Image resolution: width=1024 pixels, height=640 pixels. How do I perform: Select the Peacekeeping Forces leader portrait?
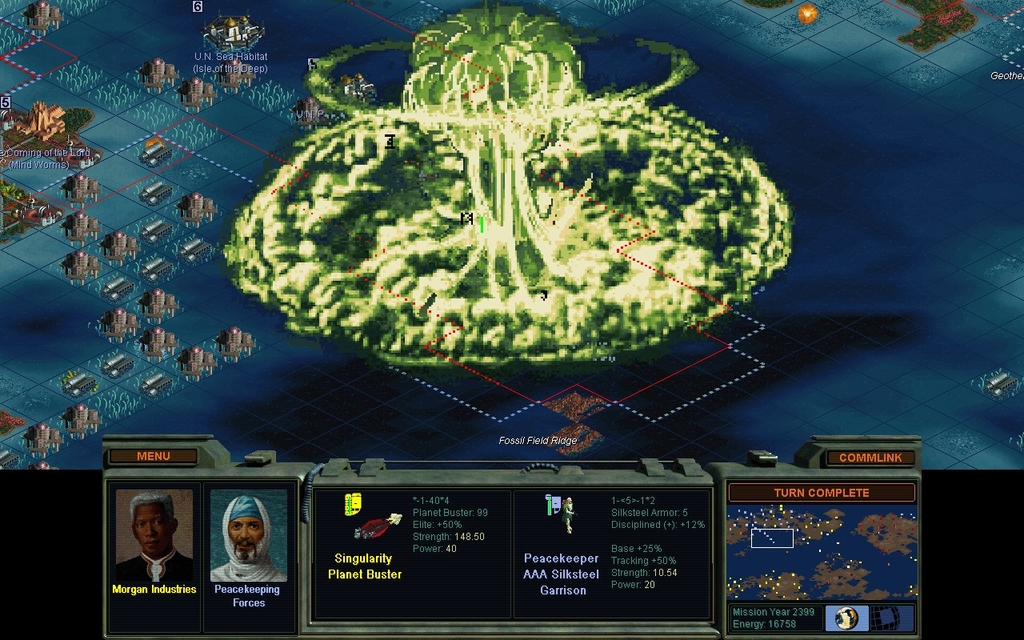(x=248, y=538)
